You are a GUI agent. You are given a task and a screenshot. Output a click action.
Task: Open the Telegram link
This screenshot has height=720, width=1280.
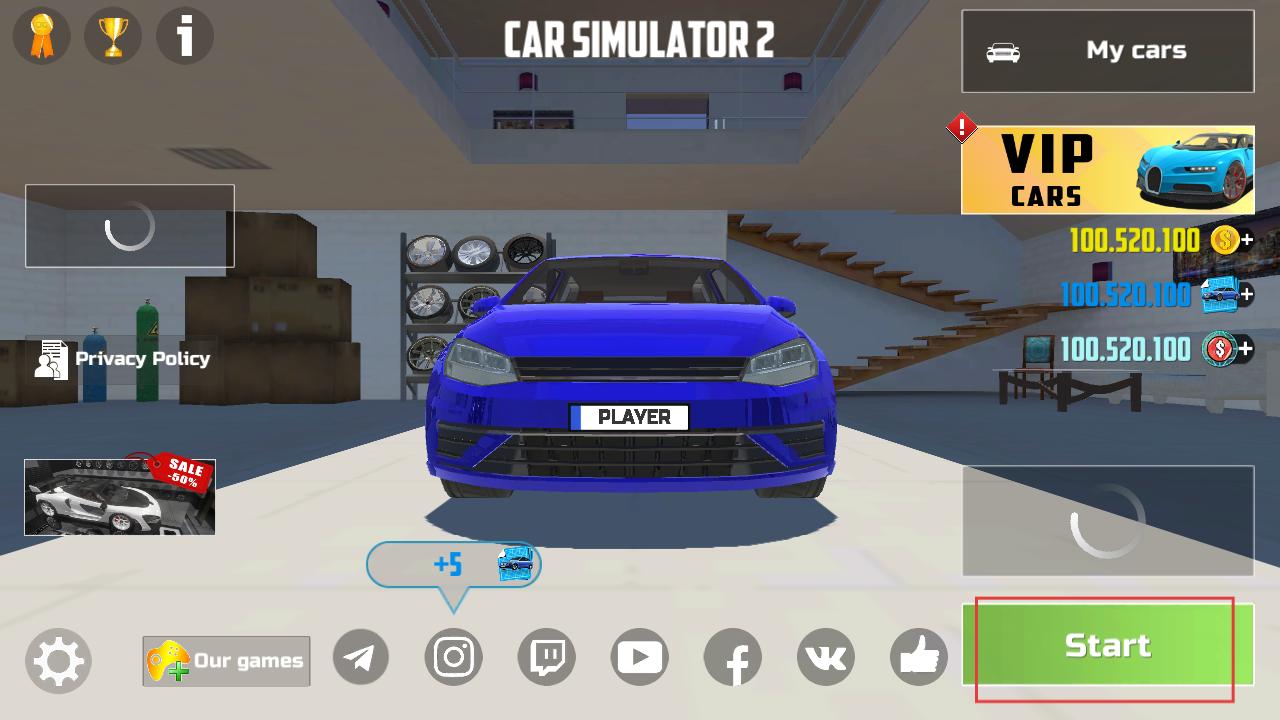(x=360, y=657)
